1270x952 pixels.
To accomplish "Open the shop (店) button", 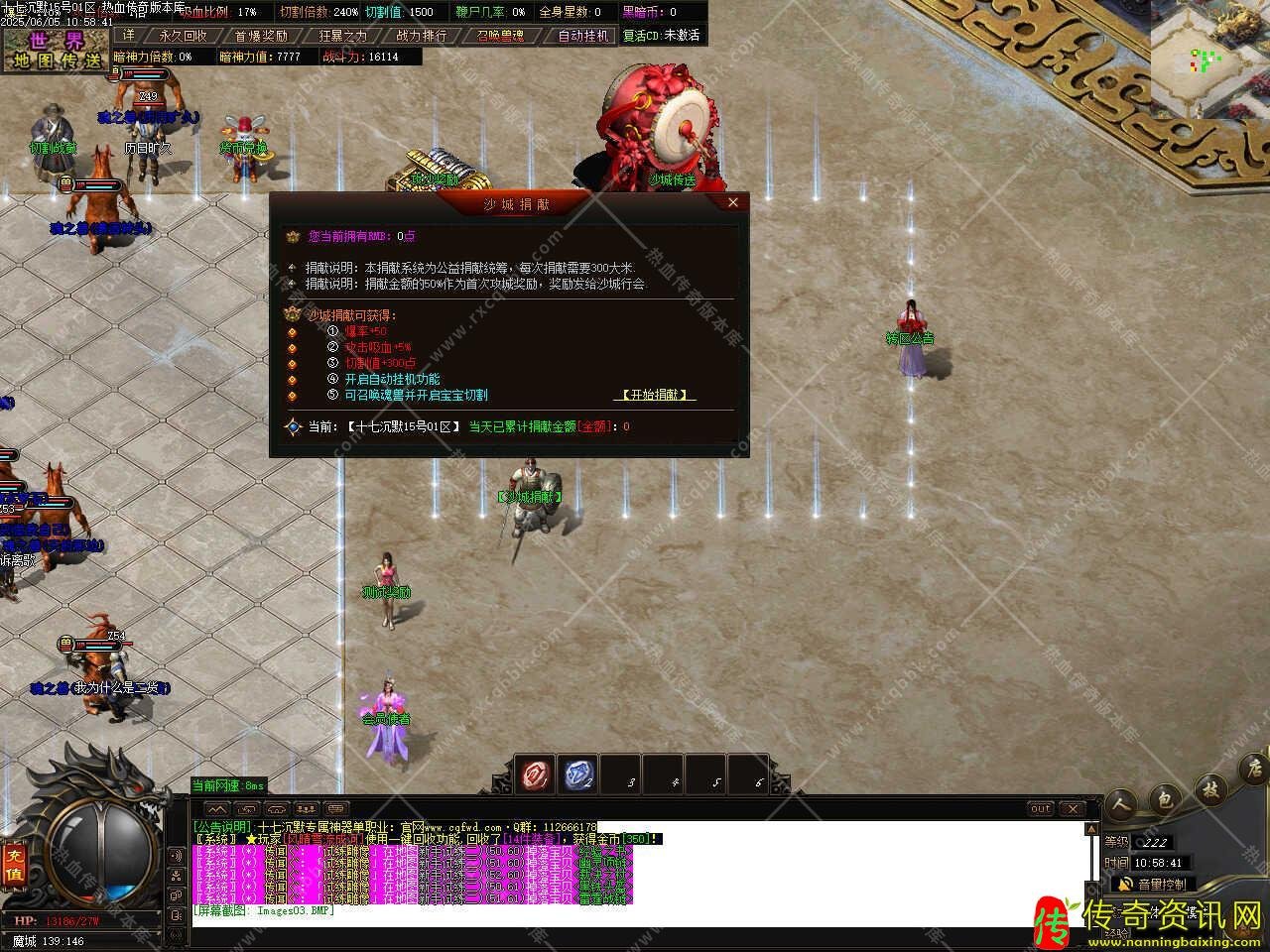I will click(x=1254, y=768).
